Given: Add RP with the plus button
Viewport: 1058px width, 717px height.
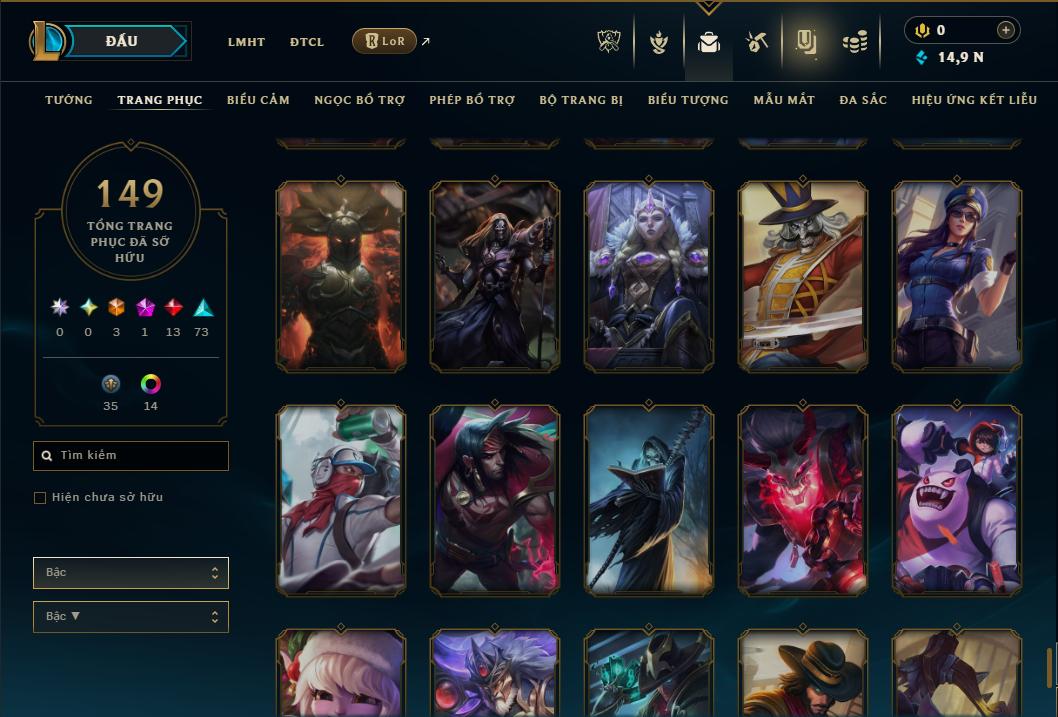Looking at the screenshot, I should [1006, 31].
